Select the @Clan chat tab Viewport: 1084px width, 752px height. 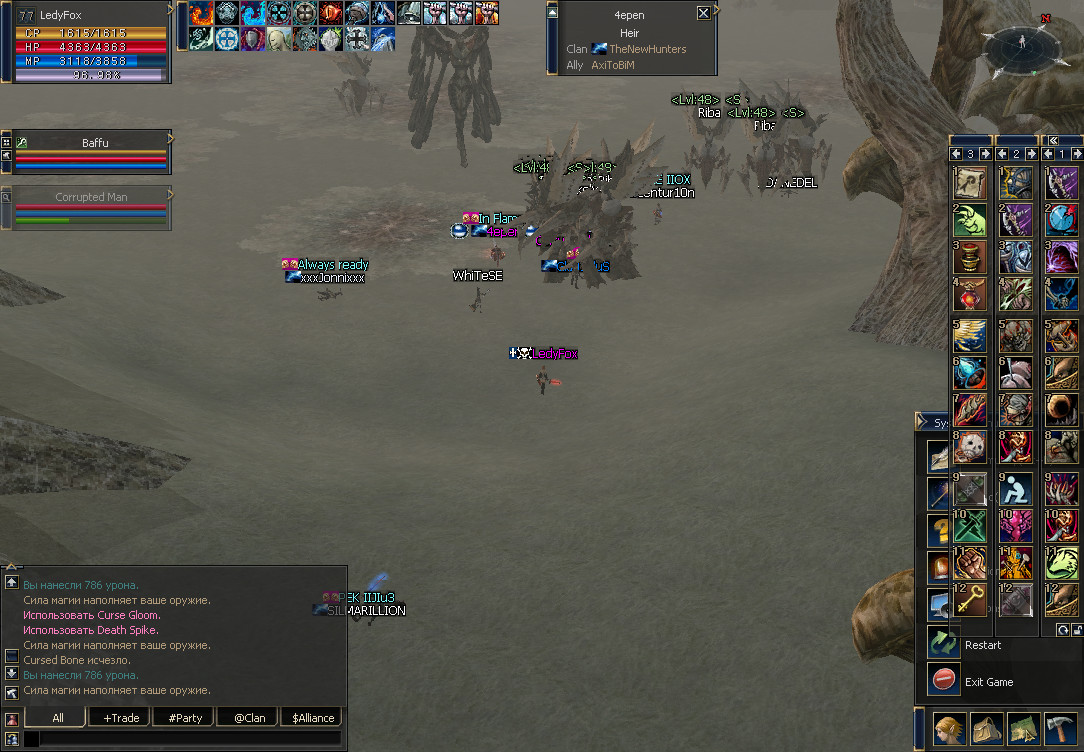248,718
